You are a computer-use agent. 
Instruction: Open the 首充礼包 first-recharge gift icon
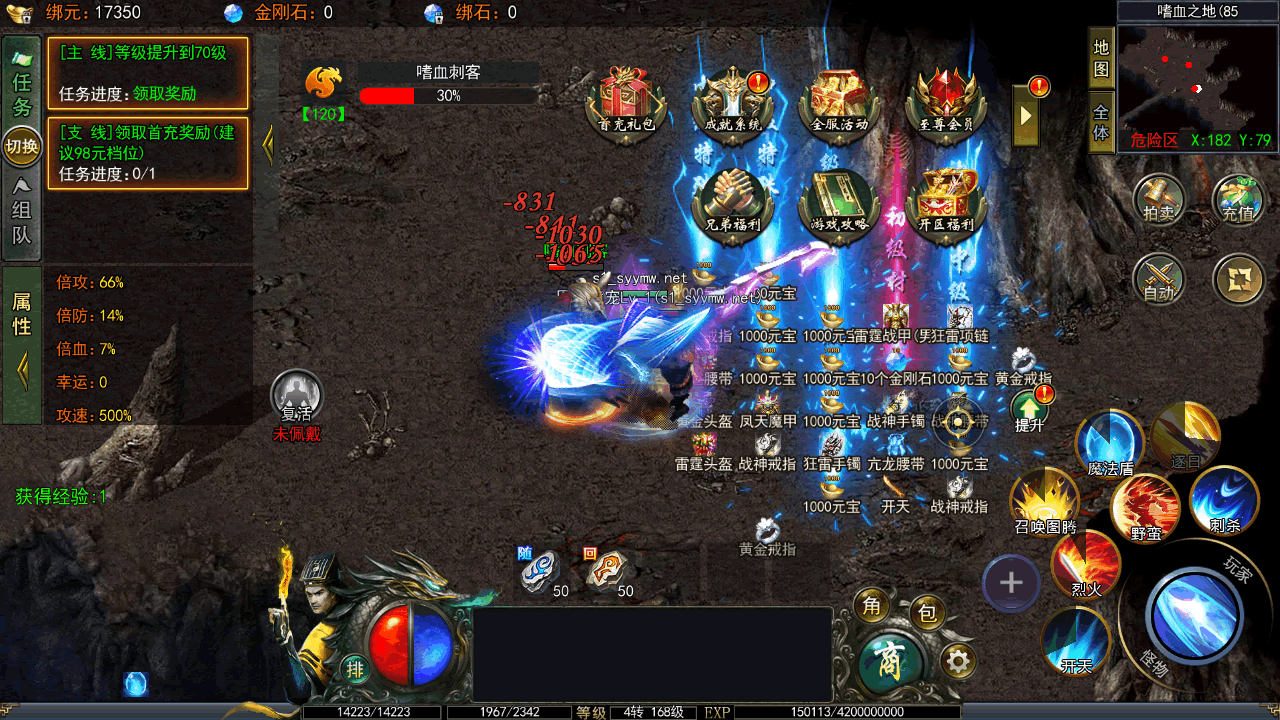pos(627,100)
